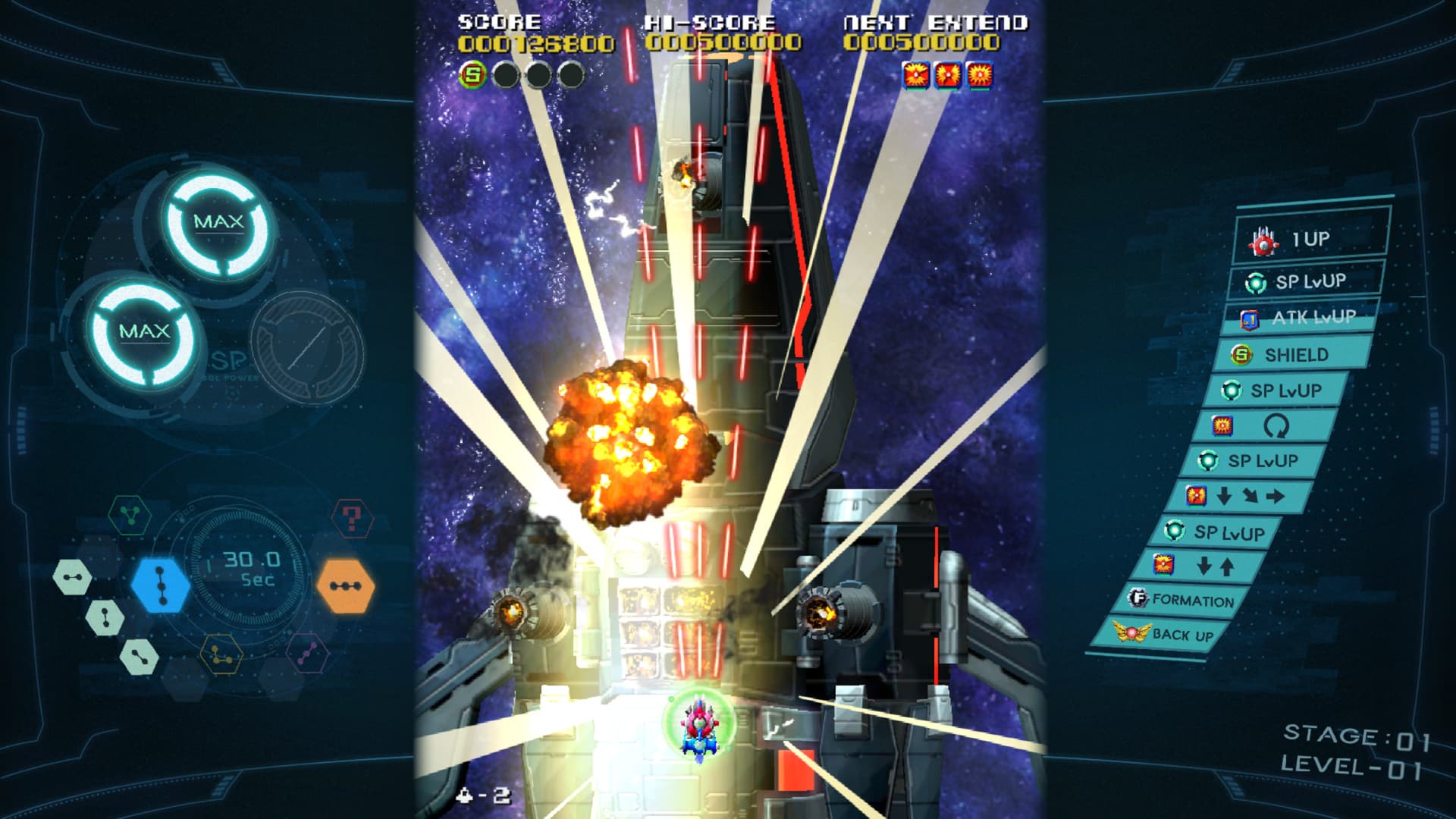The height and width of the screenshot is (819, 1456).
Task: Click the bomb row with the circular arrow
Action: click(1265, 426)
